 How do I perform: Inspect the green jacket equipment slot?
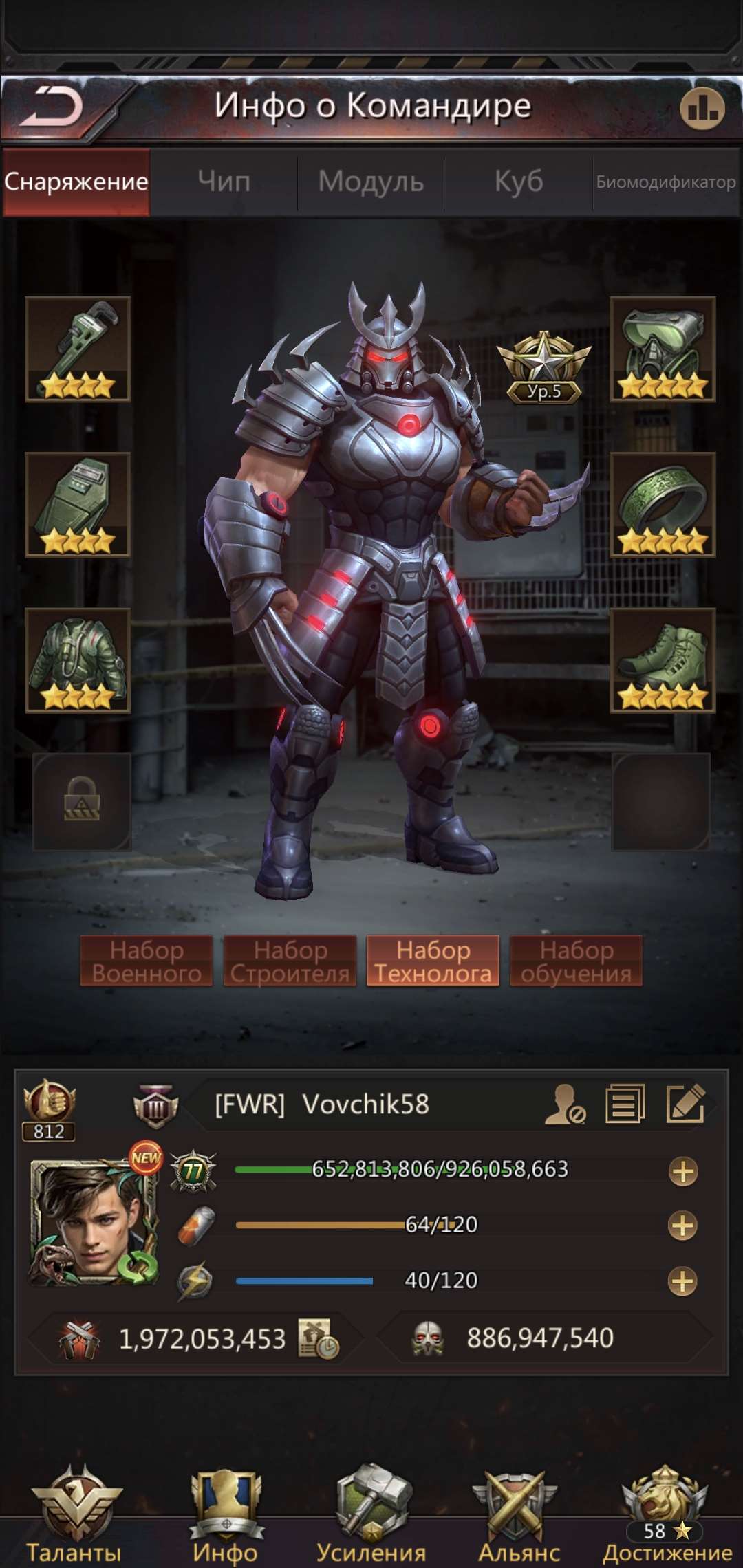(78, 660)
